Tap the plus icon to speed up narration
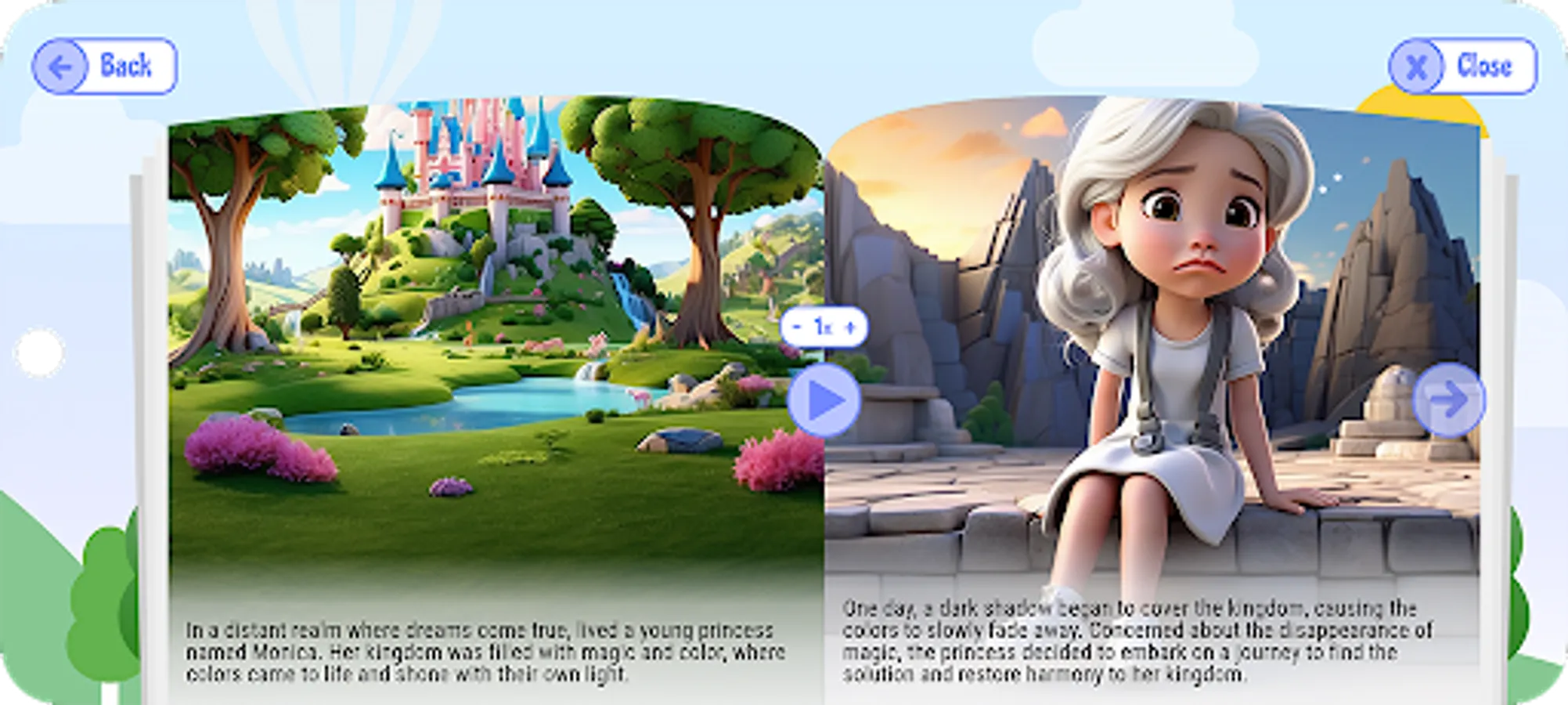This screenshot has width=1568, height=705. click(851, 328)
